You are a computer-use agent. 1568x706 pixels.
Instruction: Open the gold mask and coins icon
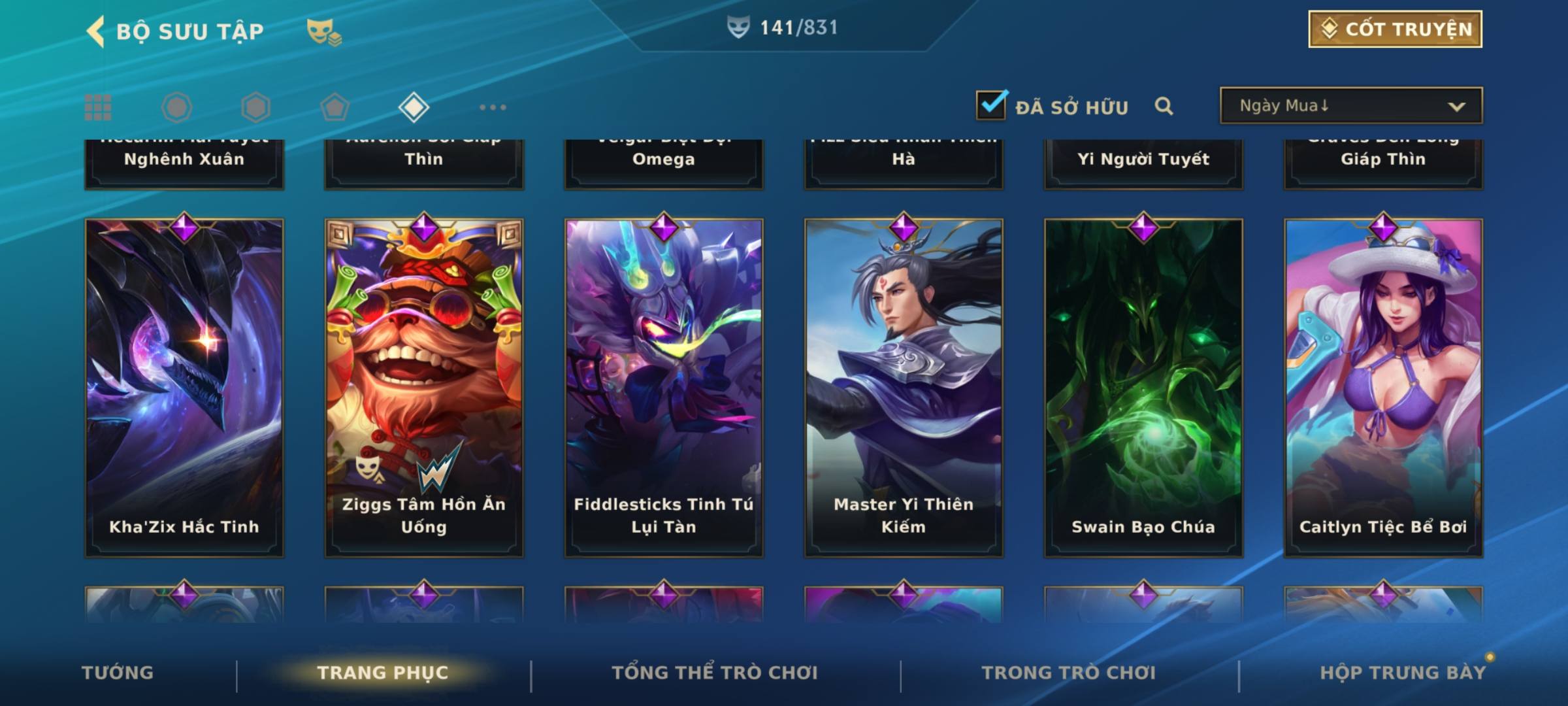[324, 31]
